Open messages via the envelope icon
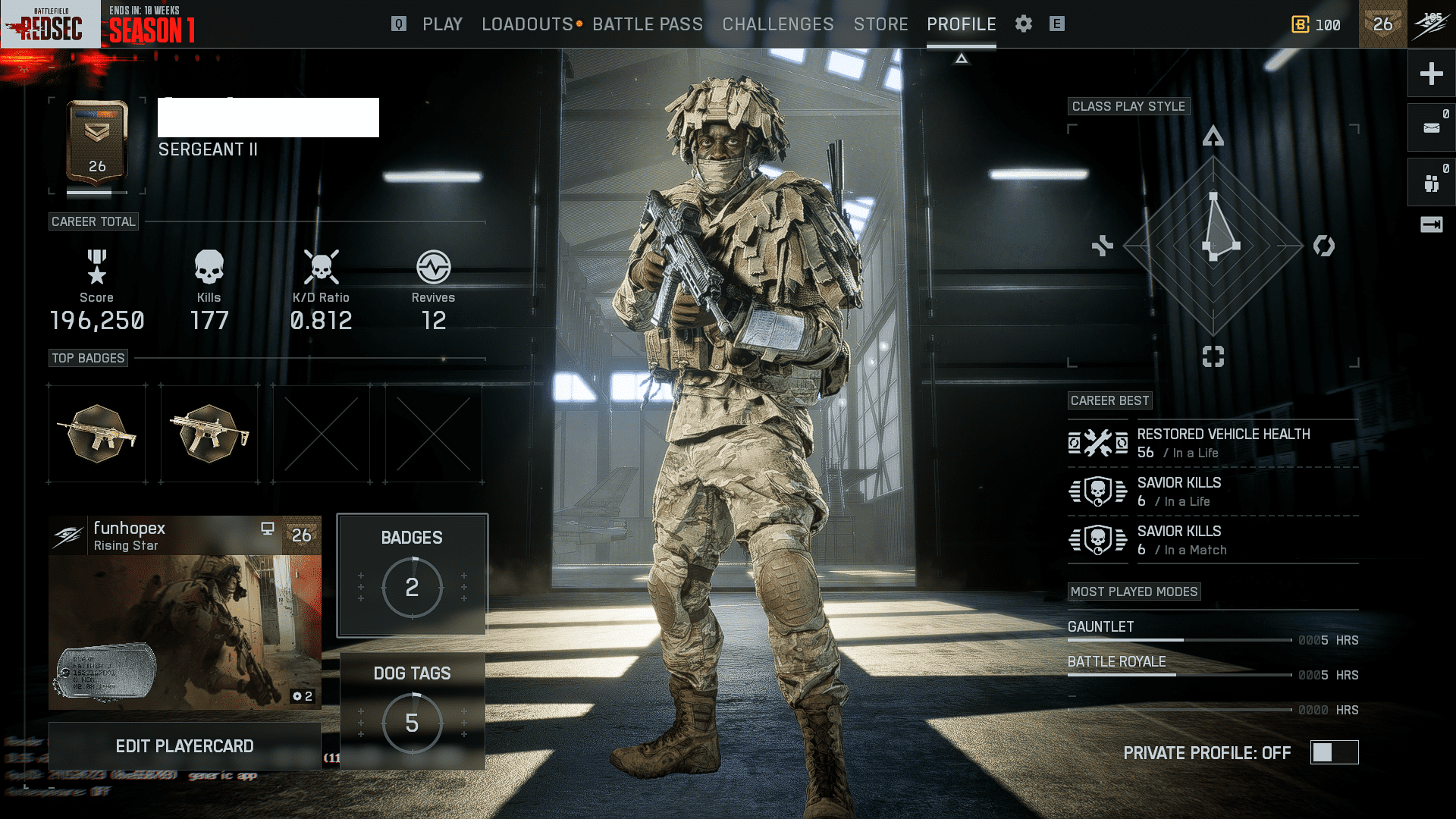The width and height of the screenshot is (1456, 819). [1431, 127]
